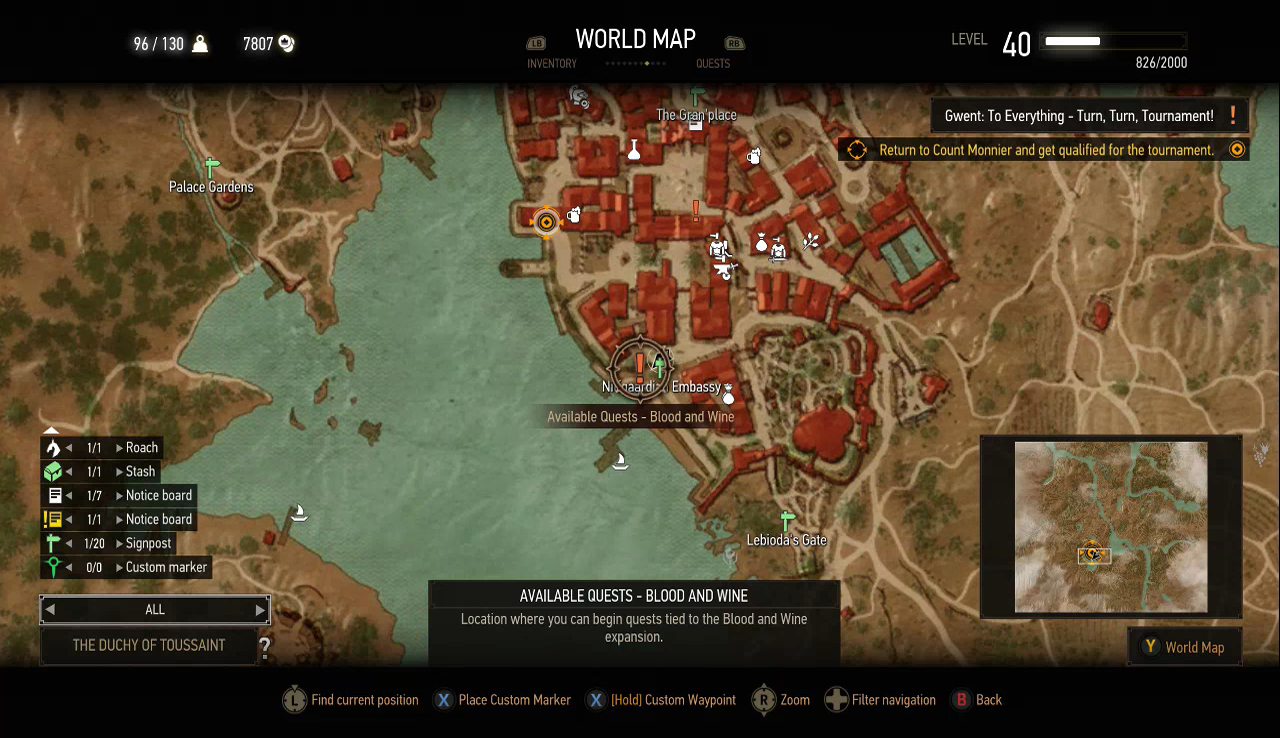Select the Stash filter entry
This screenshot has height=738, width=1280.
[140, 472]
